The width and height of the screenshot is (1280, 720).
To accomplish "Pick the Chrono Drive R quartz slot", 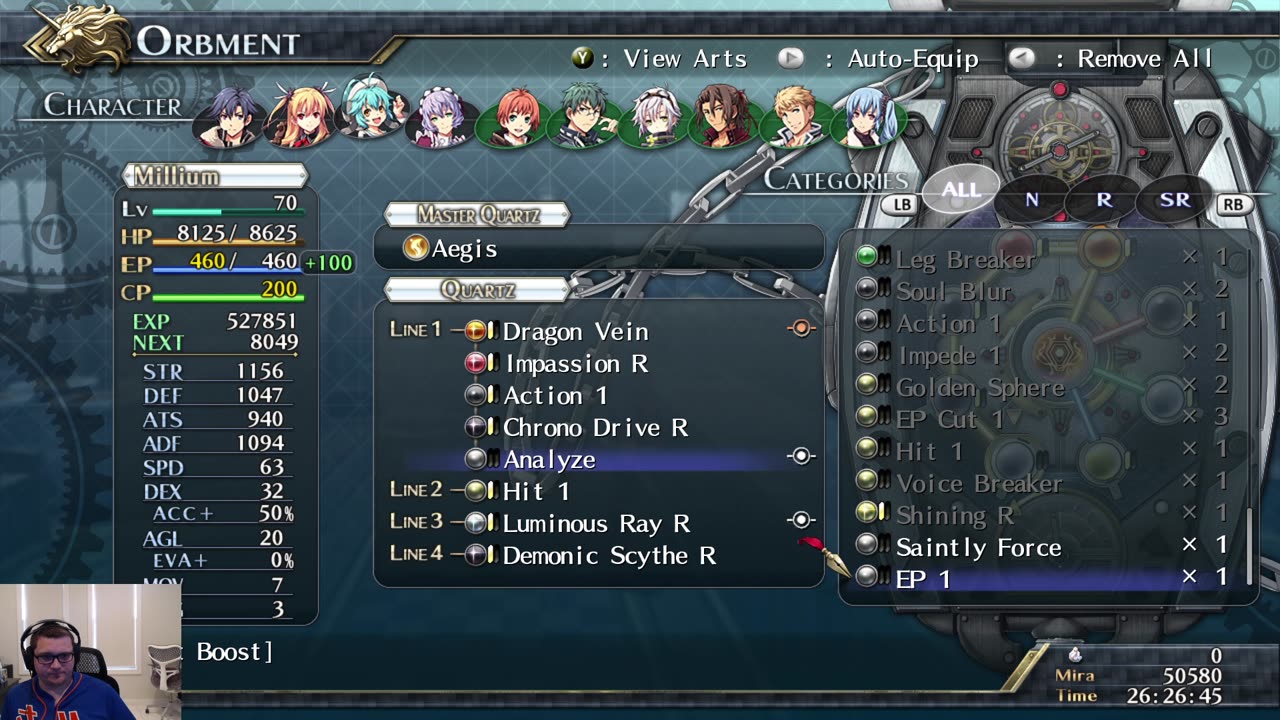I will (x=595, y=428).
